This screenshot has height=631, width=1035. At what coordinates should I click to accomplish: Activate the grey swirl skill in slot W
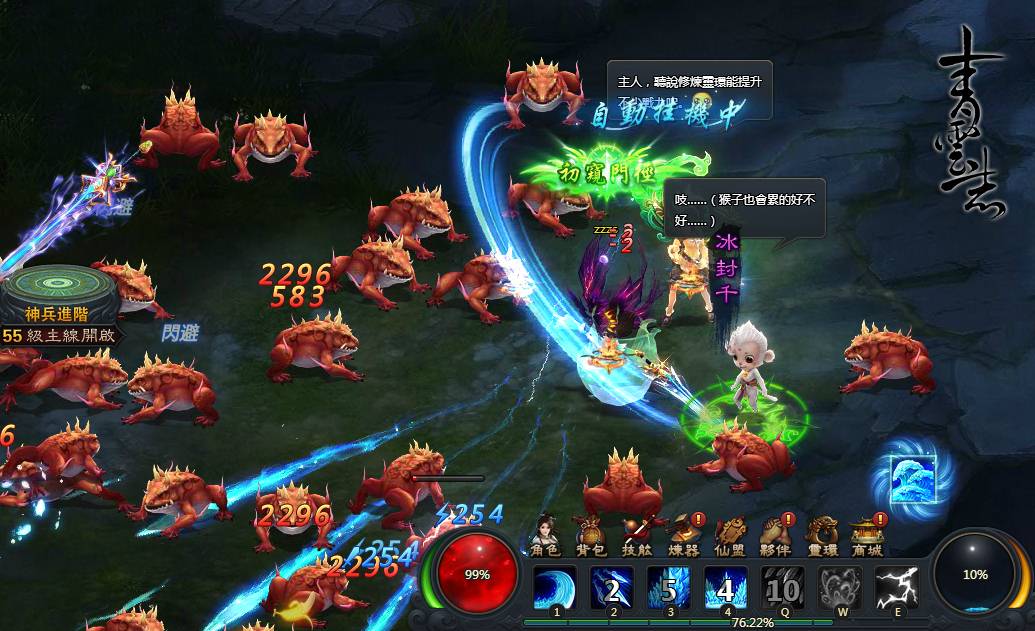[839, 587]
